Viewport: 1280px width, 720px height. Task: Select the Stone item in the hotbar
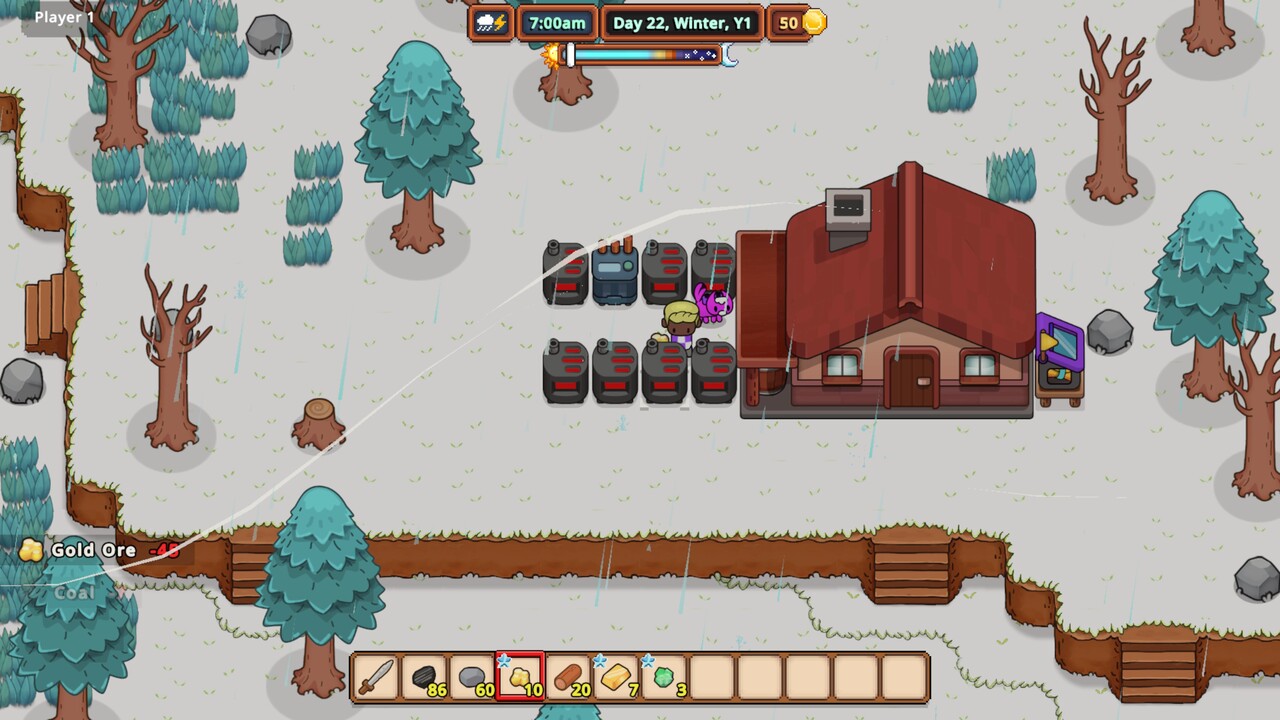pyautogui.click(x=471, y=678)
